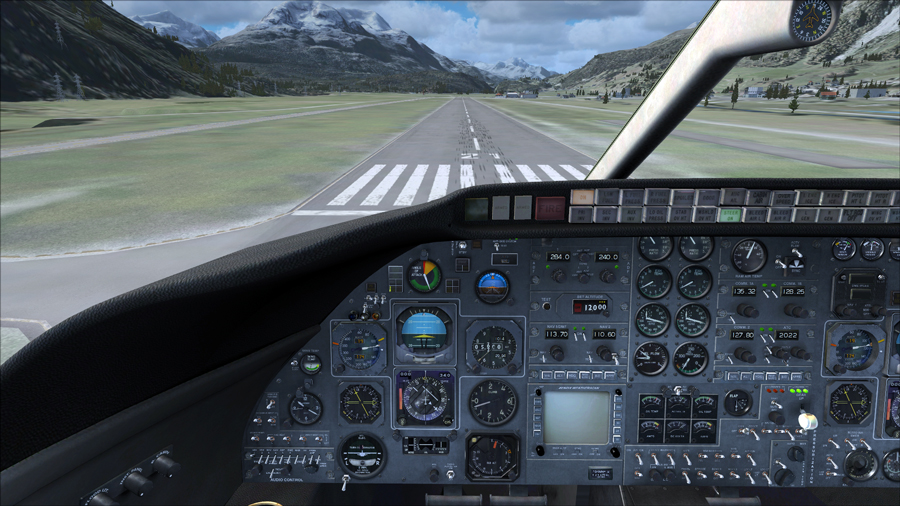
Task: Select the NAV 1 frequency 113.70 window
Action: coord(557,334)
